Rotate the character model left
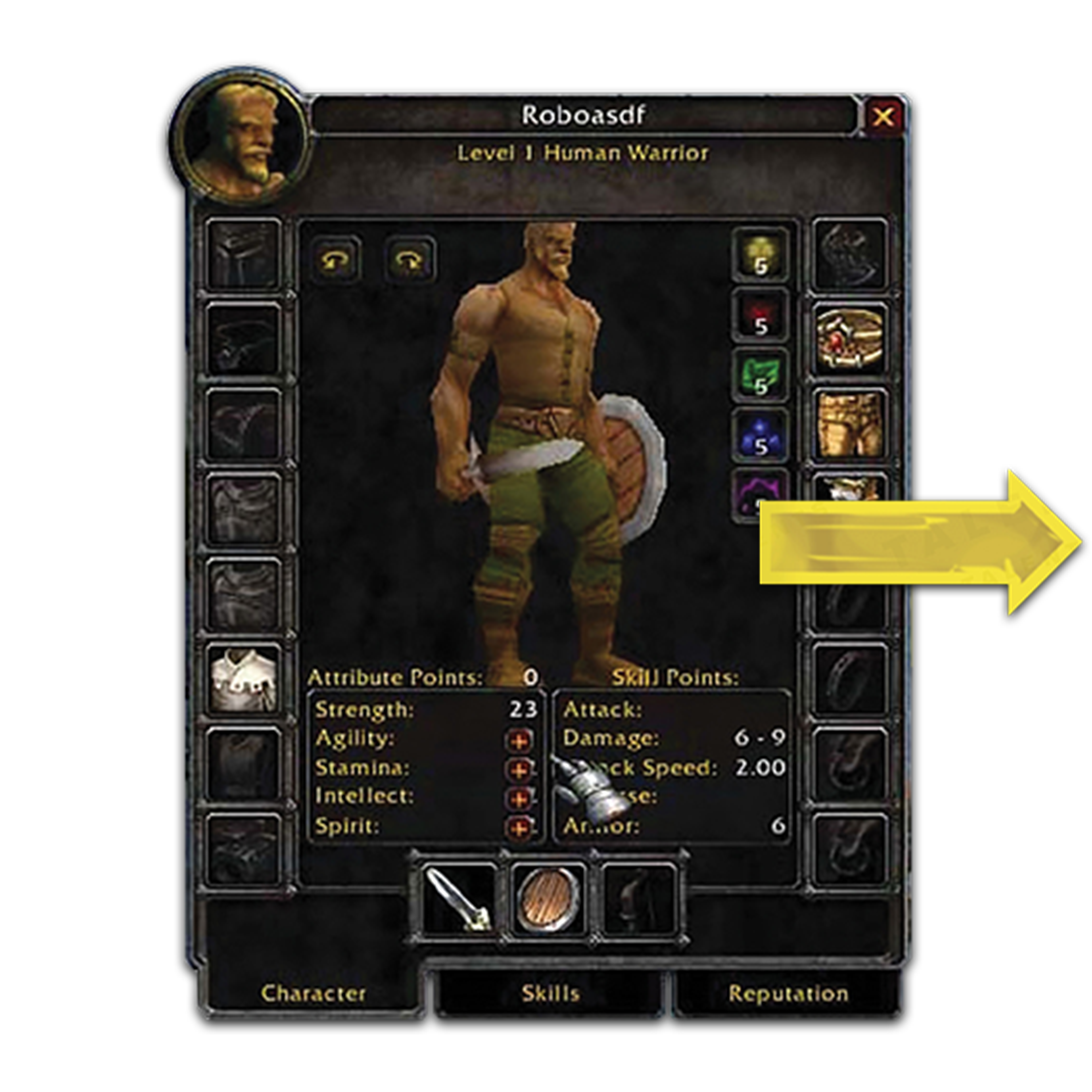Screen dimensions: 1092x1092 pos(336,260)
